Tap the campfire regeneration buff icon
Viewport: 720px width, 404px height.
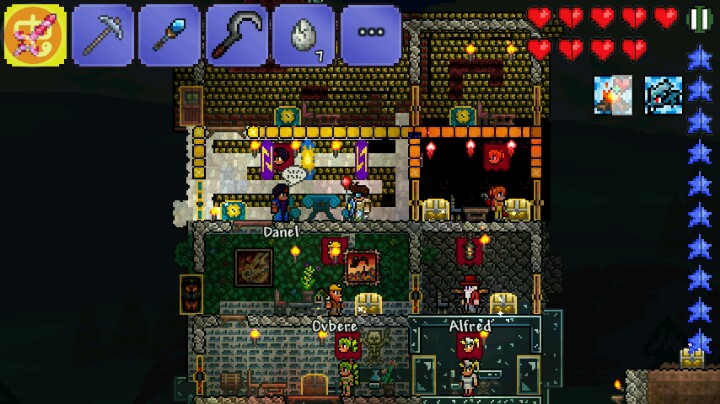[x=612, y=92]
